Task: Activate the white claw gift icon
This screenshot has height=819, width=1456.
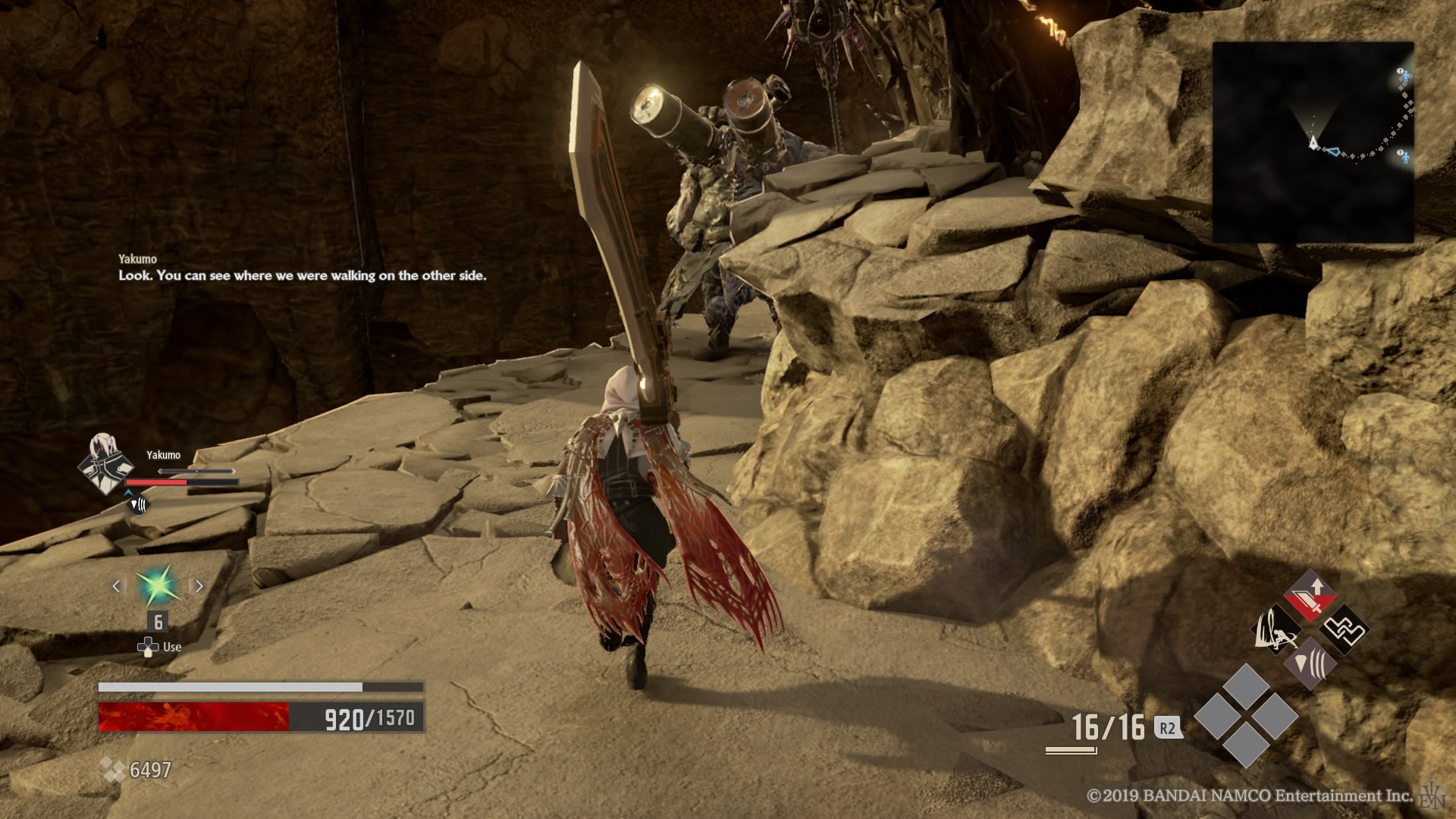Action: coord(1276,630)
